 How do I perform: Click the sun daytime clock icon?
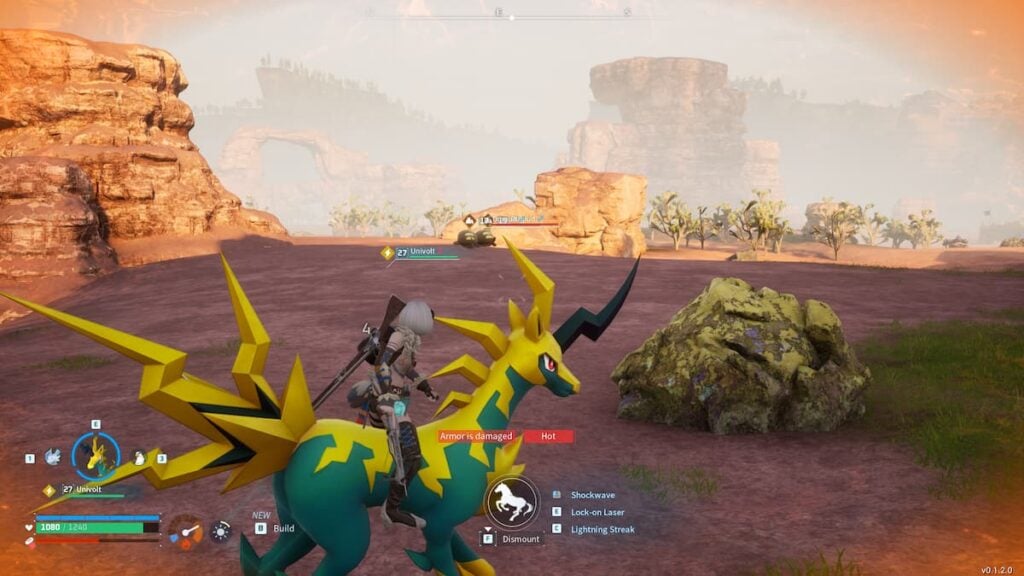tap(221, 531)
